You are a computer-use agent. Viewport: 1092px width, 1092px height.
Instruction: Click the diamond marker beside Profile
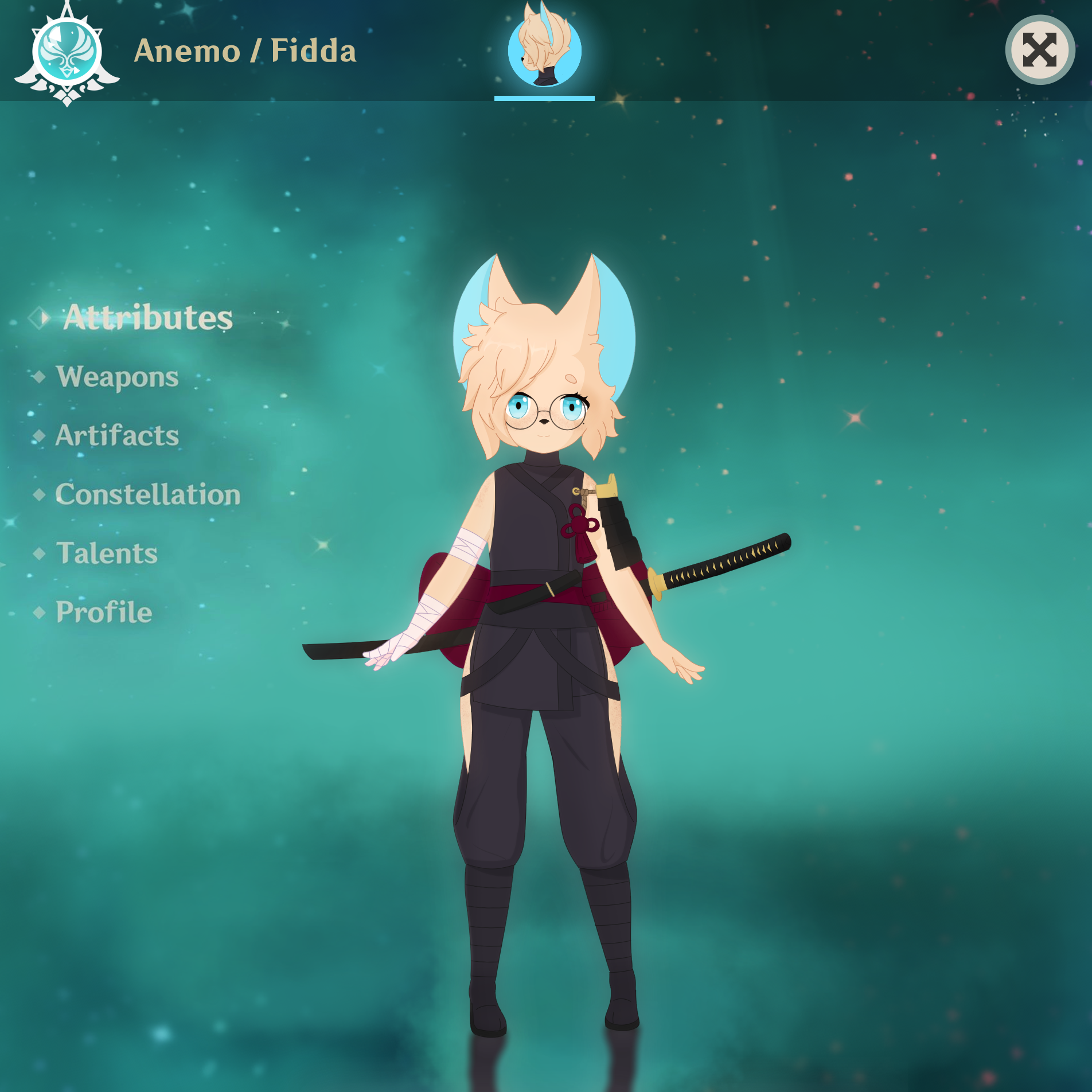tap(40, 613)
